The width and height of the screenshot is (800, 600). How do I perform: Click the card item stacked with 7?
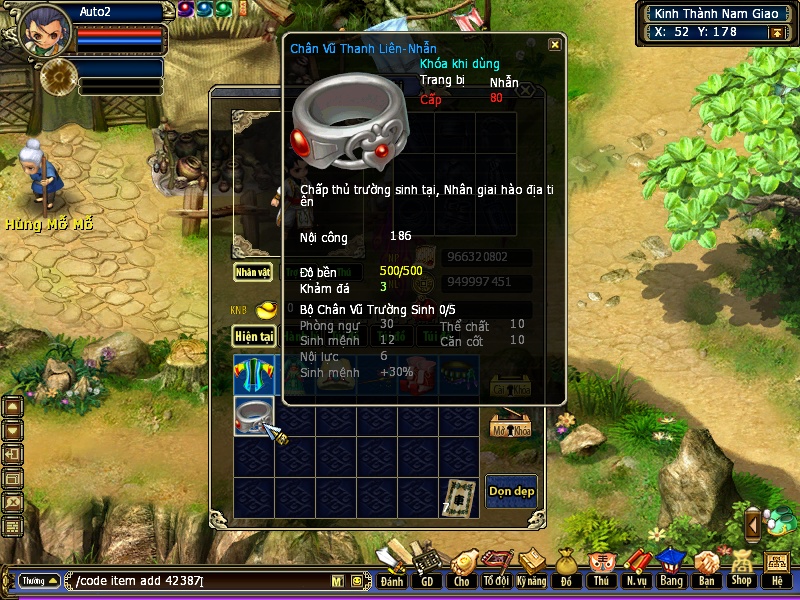[460, 497]
